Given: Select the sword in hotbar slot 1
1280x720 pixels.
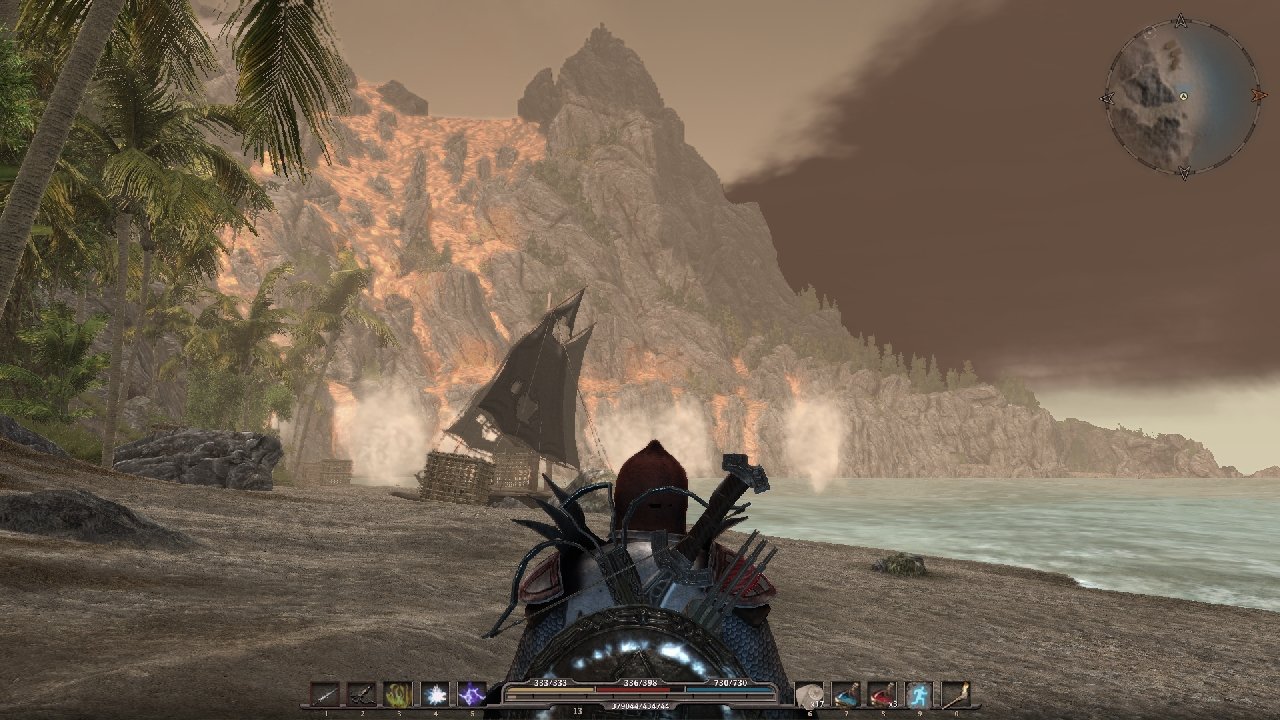Looking at the screenshot, I should click(326, 694).
